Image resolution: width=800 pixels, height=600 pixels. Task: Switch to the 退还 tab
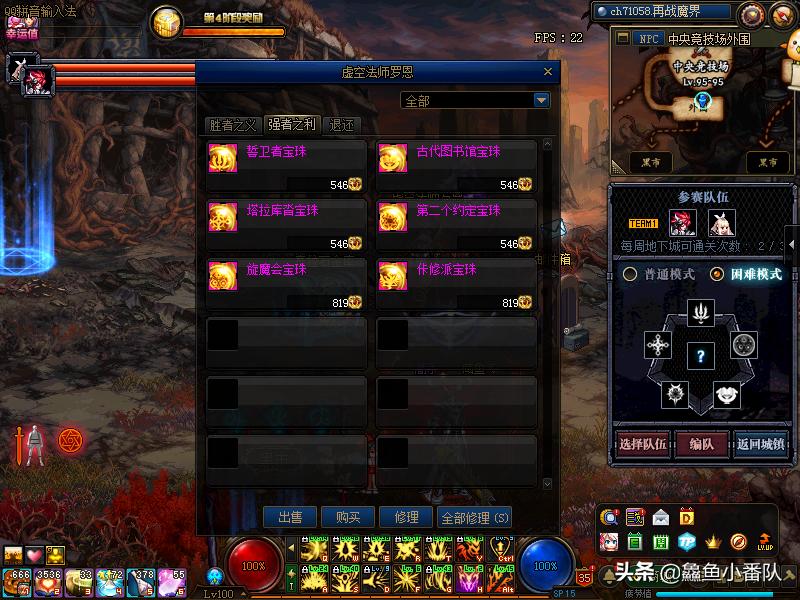341,125
